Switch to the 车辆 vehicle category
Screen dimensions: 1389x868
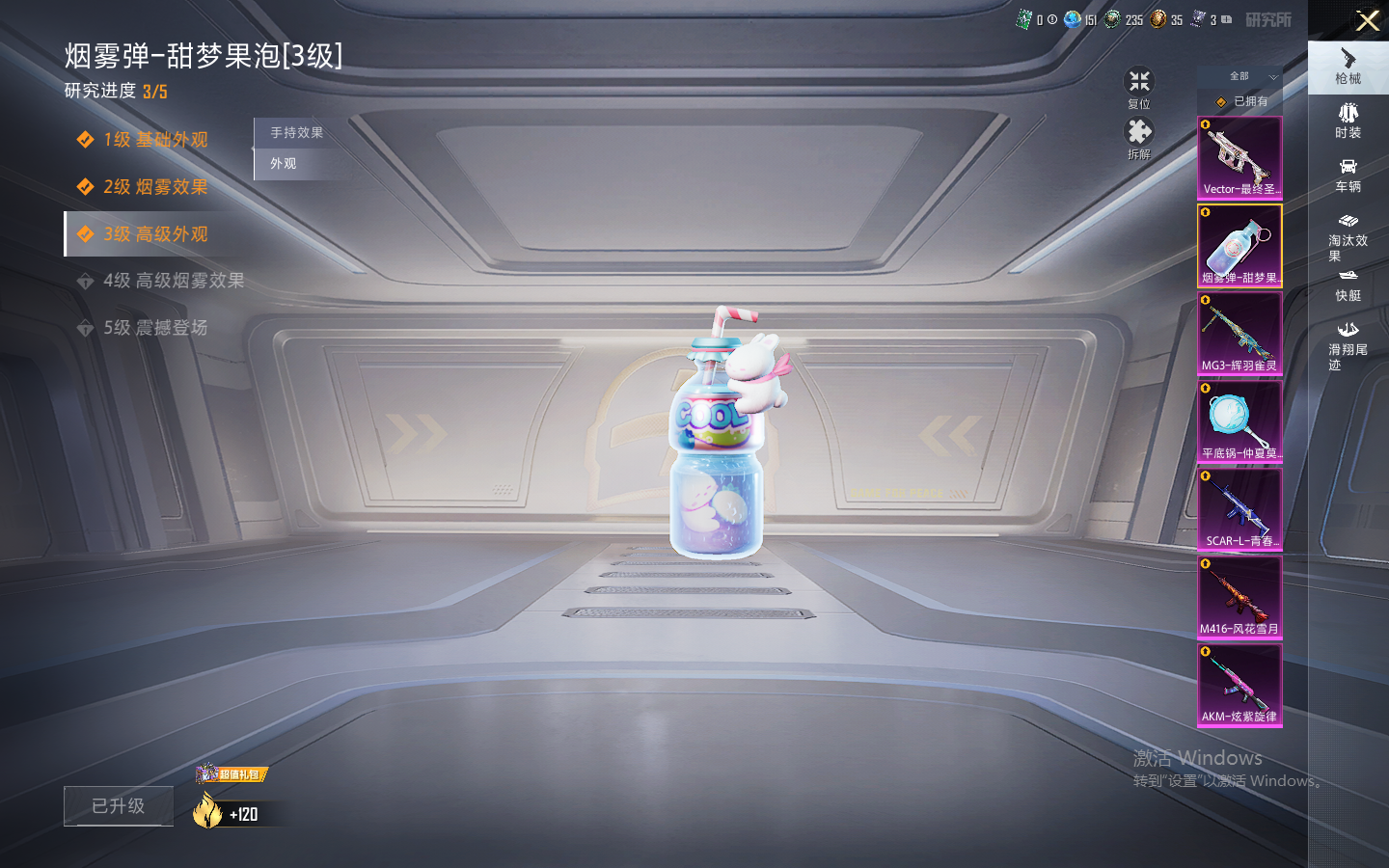[1348, 176]
